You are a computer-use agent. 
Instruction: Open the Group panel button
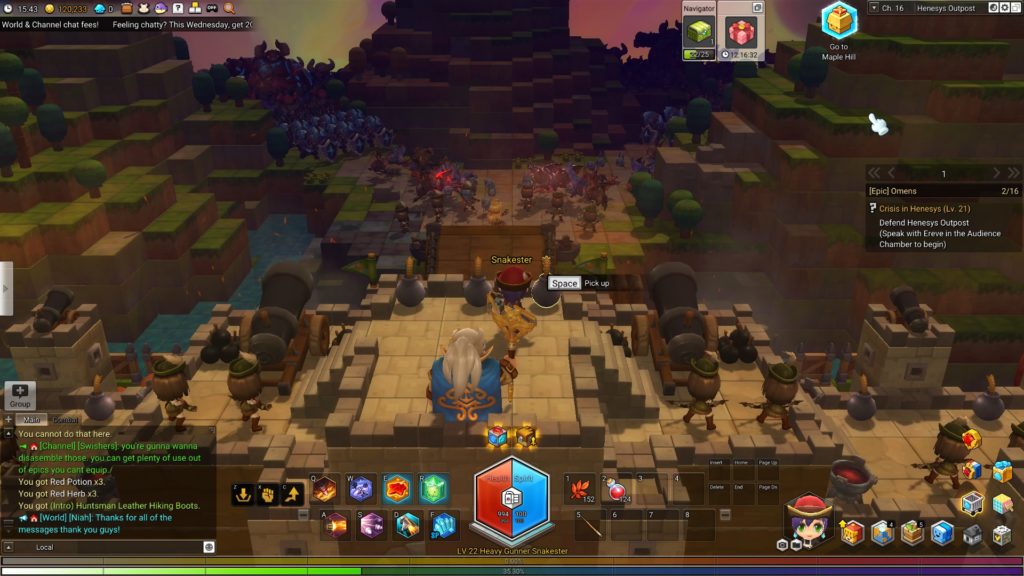point(20,395)
